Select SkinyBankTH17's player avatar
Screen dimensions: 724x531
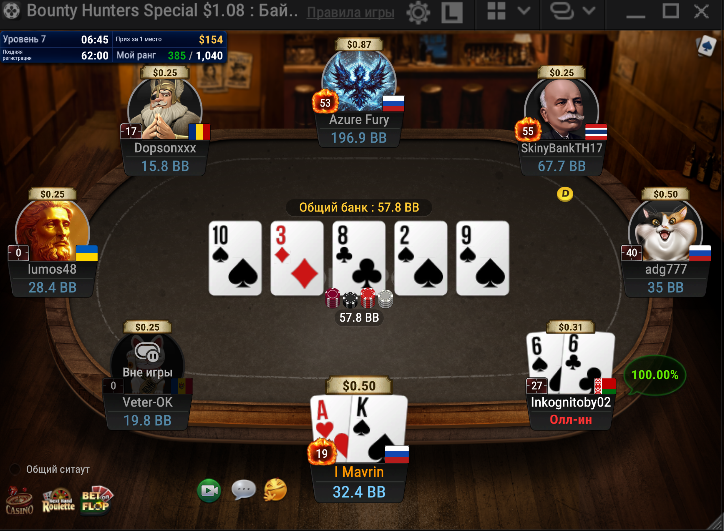[561, 103]
